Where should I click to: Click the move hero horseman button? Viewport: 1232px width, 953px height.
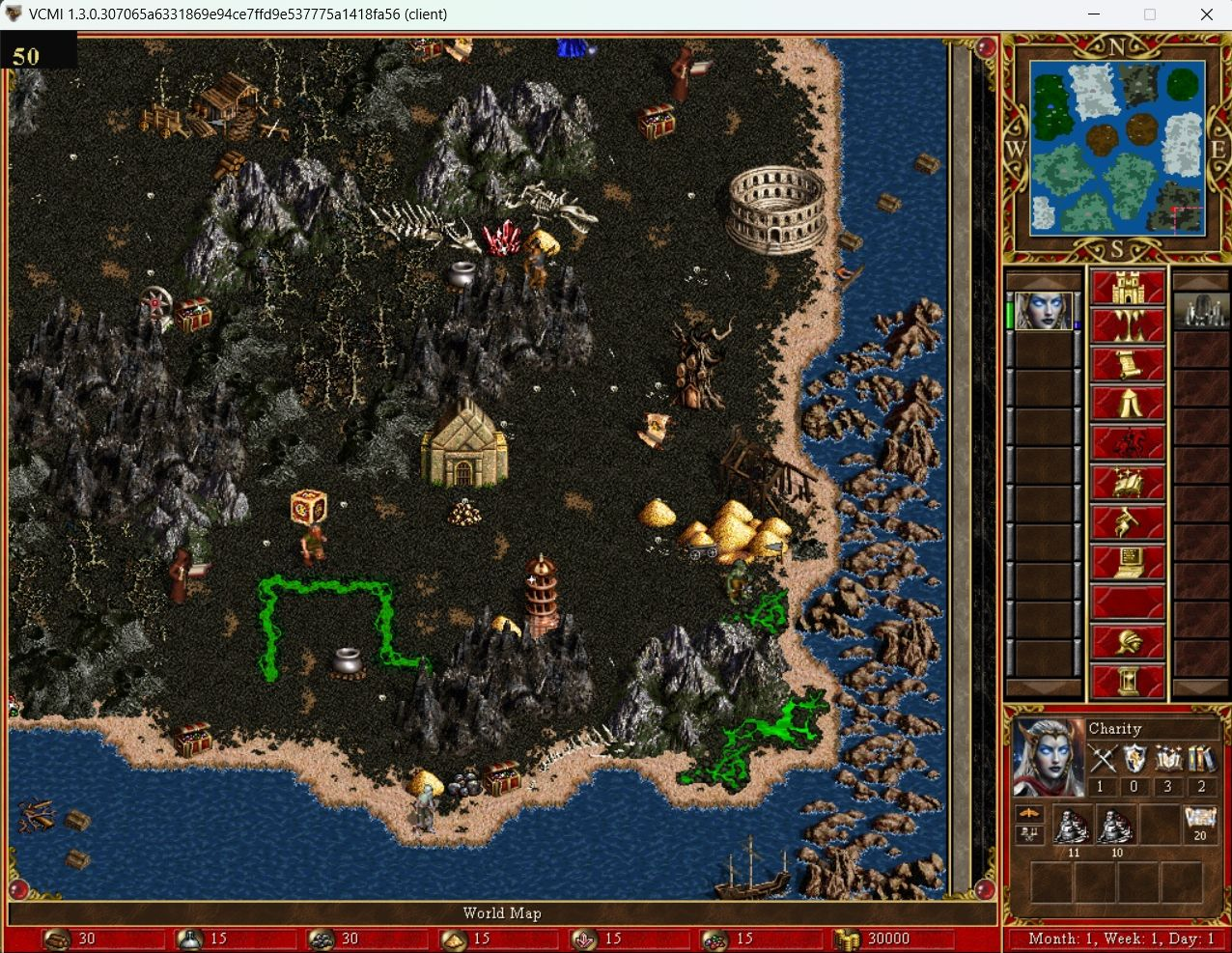1128,444
